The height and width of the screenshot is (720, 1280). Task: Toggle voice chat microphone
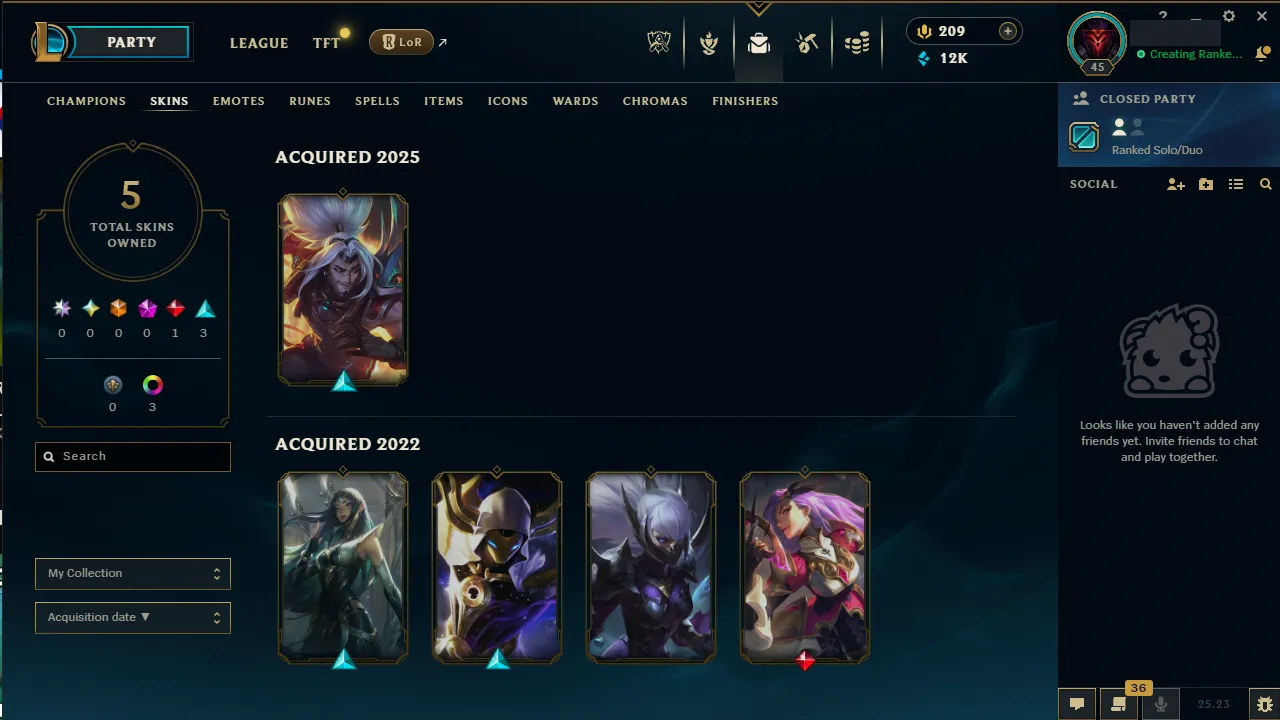[x=1161, y=704]
